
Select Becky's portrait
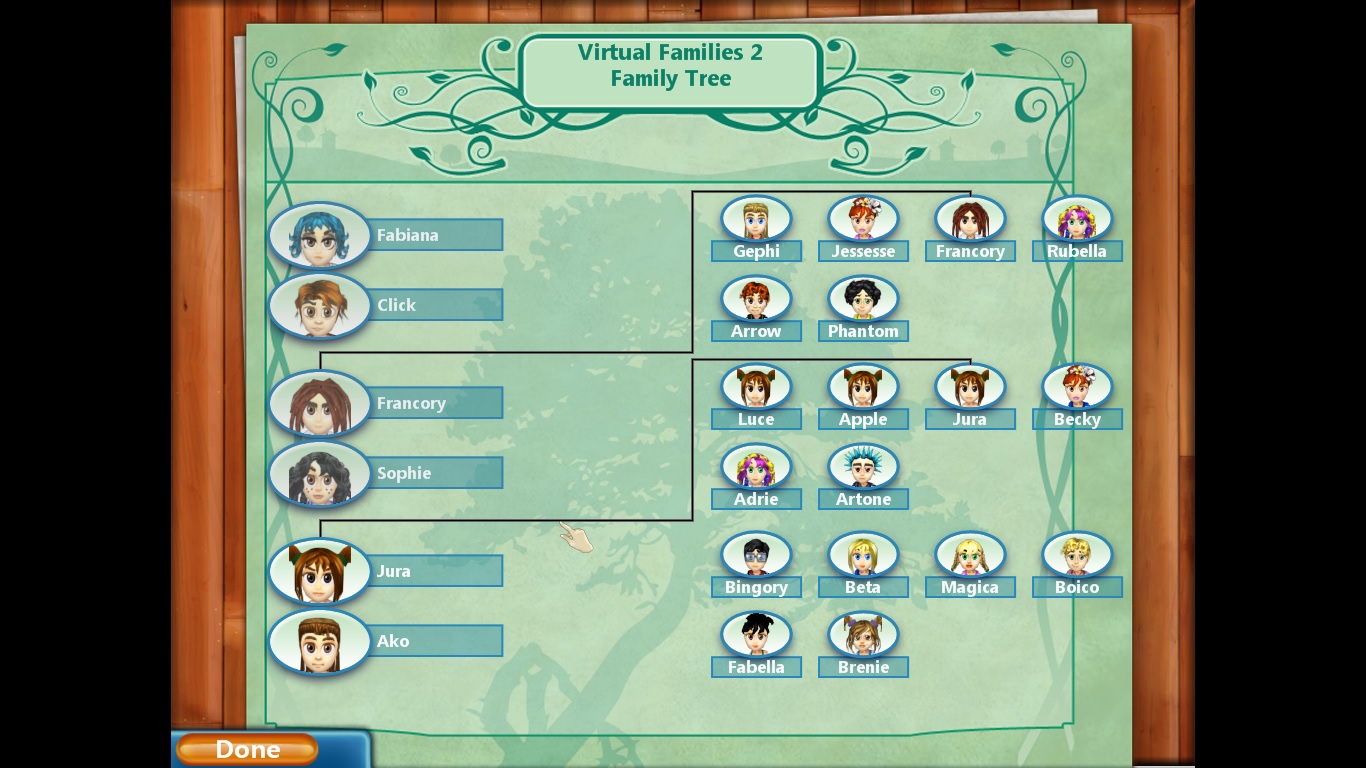1077,387
